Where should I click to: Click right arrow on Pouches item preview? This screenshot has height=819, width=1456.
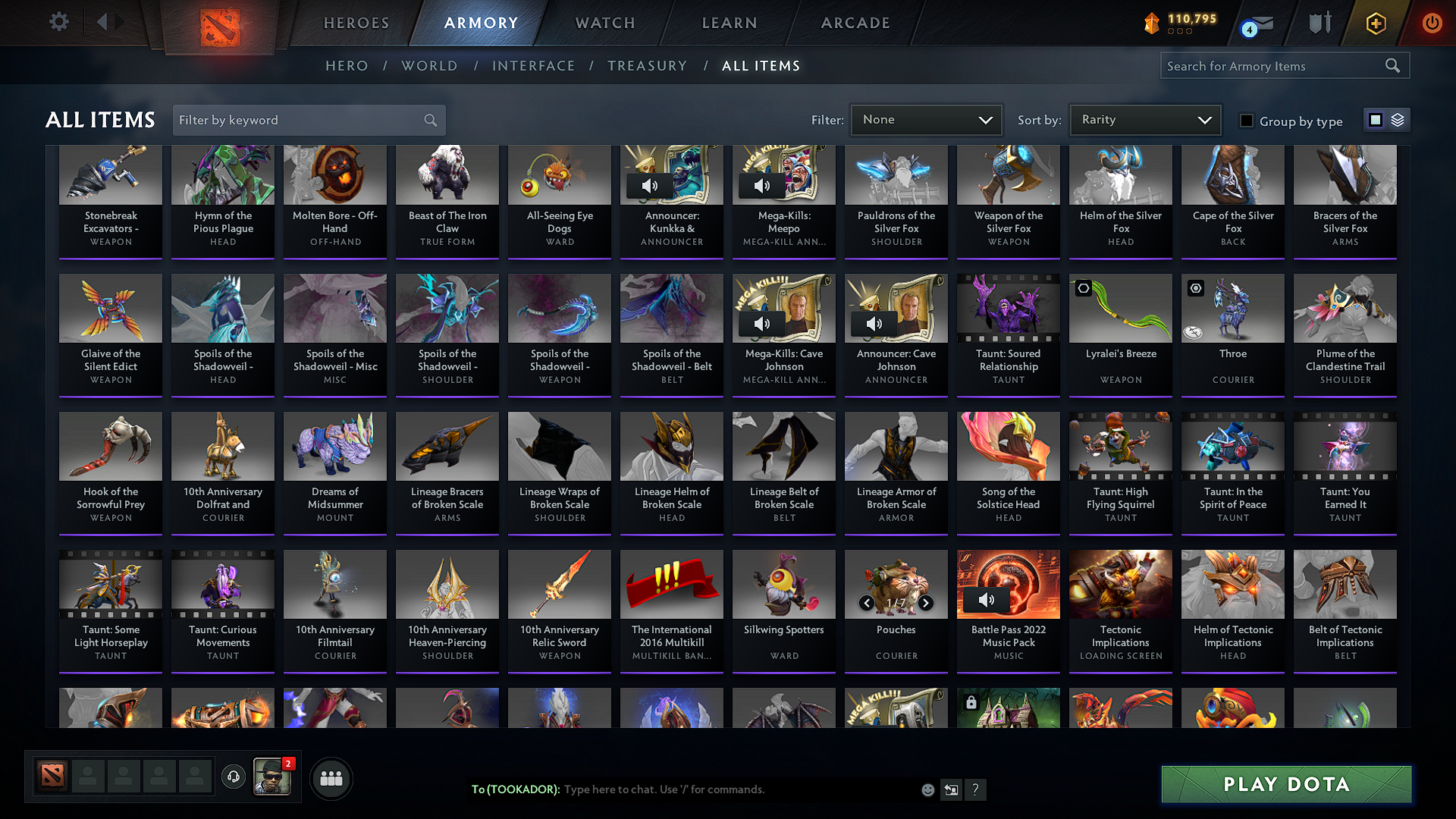(926, 603)
